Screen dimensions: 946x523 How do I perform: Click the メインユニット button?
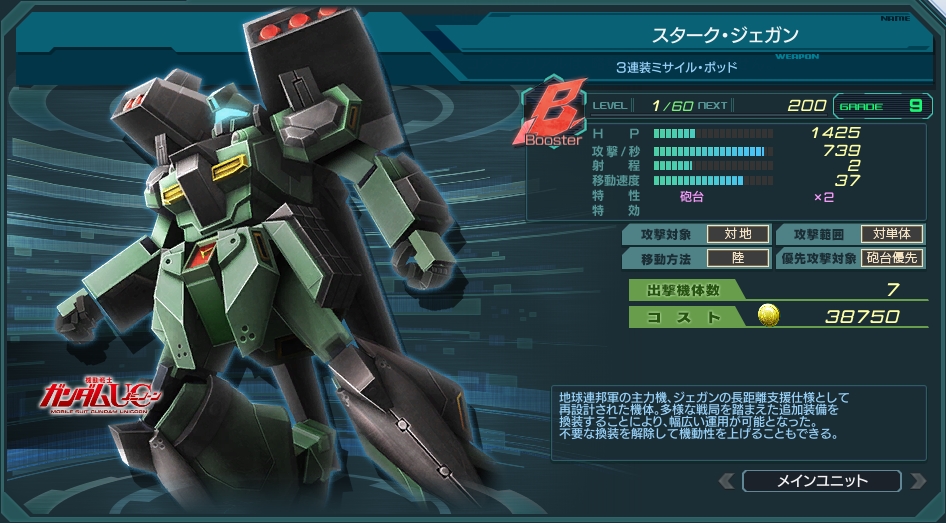[x=822, y=481]
